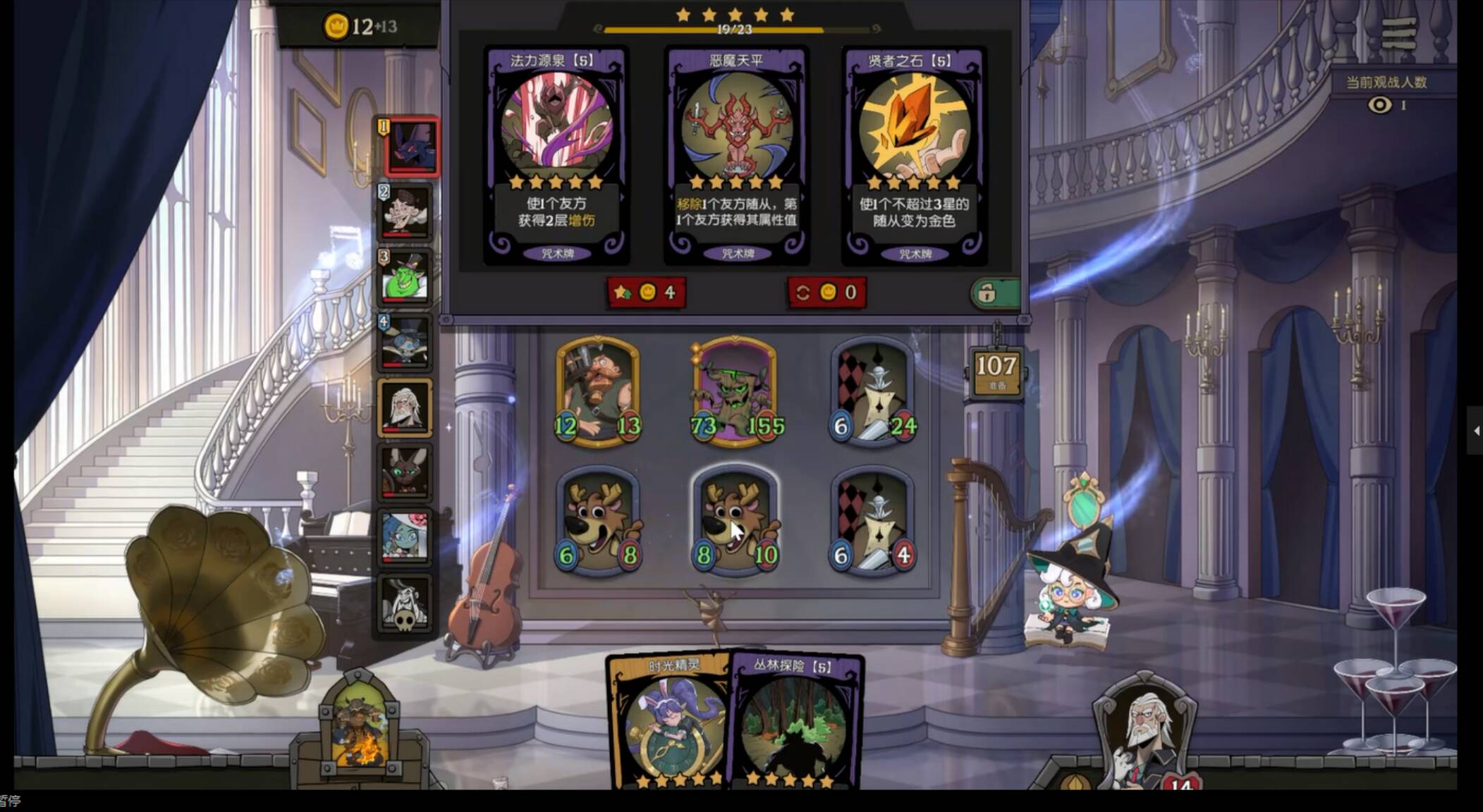Check the skull-faced player portrait
The width and height of the screenshot is (1483, 812).
pyautogui.click(x=404, y=604)
